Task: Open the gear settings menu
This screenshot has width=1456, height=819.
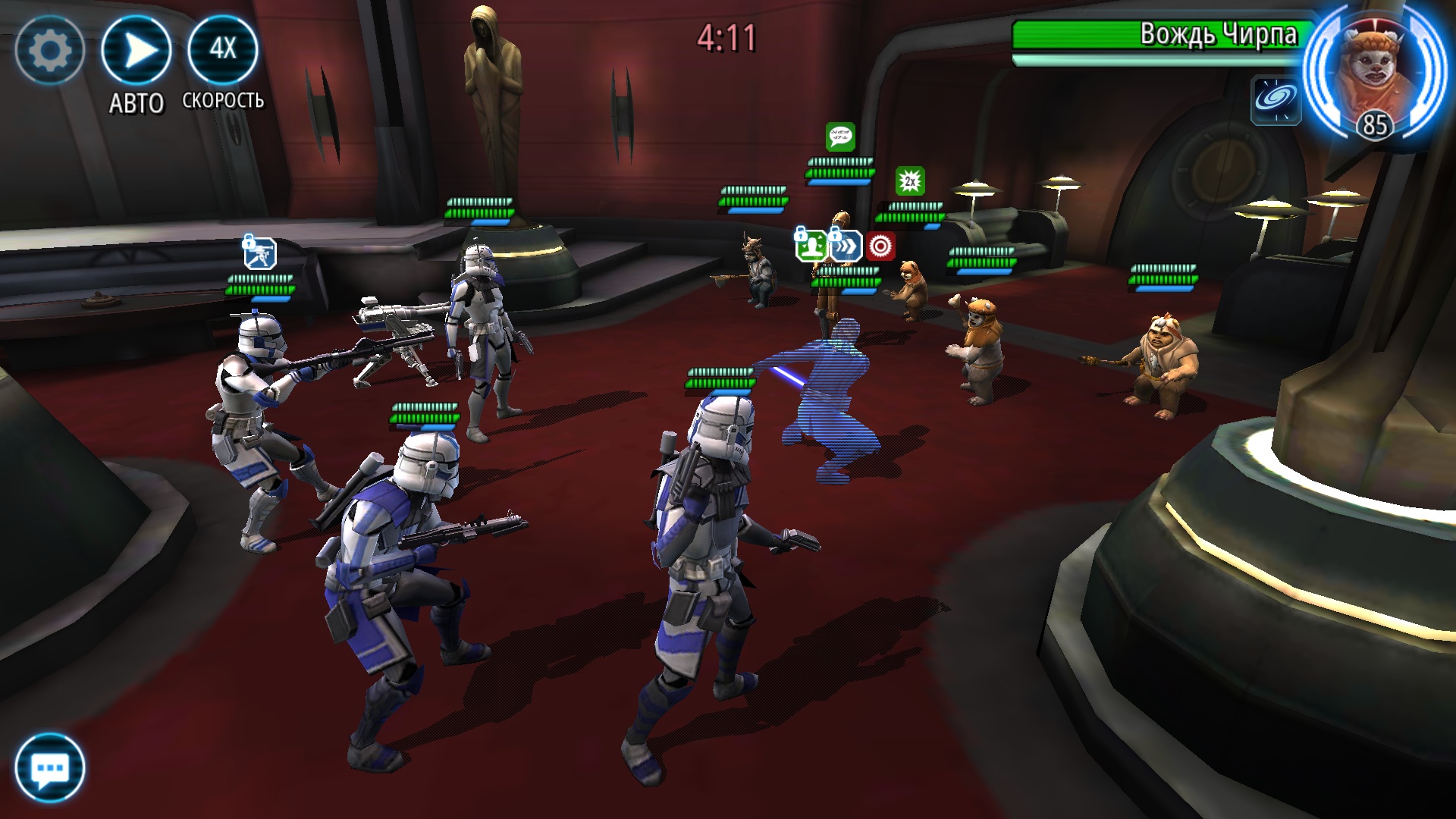Action: pyautogui.click(x=49, y=51)
